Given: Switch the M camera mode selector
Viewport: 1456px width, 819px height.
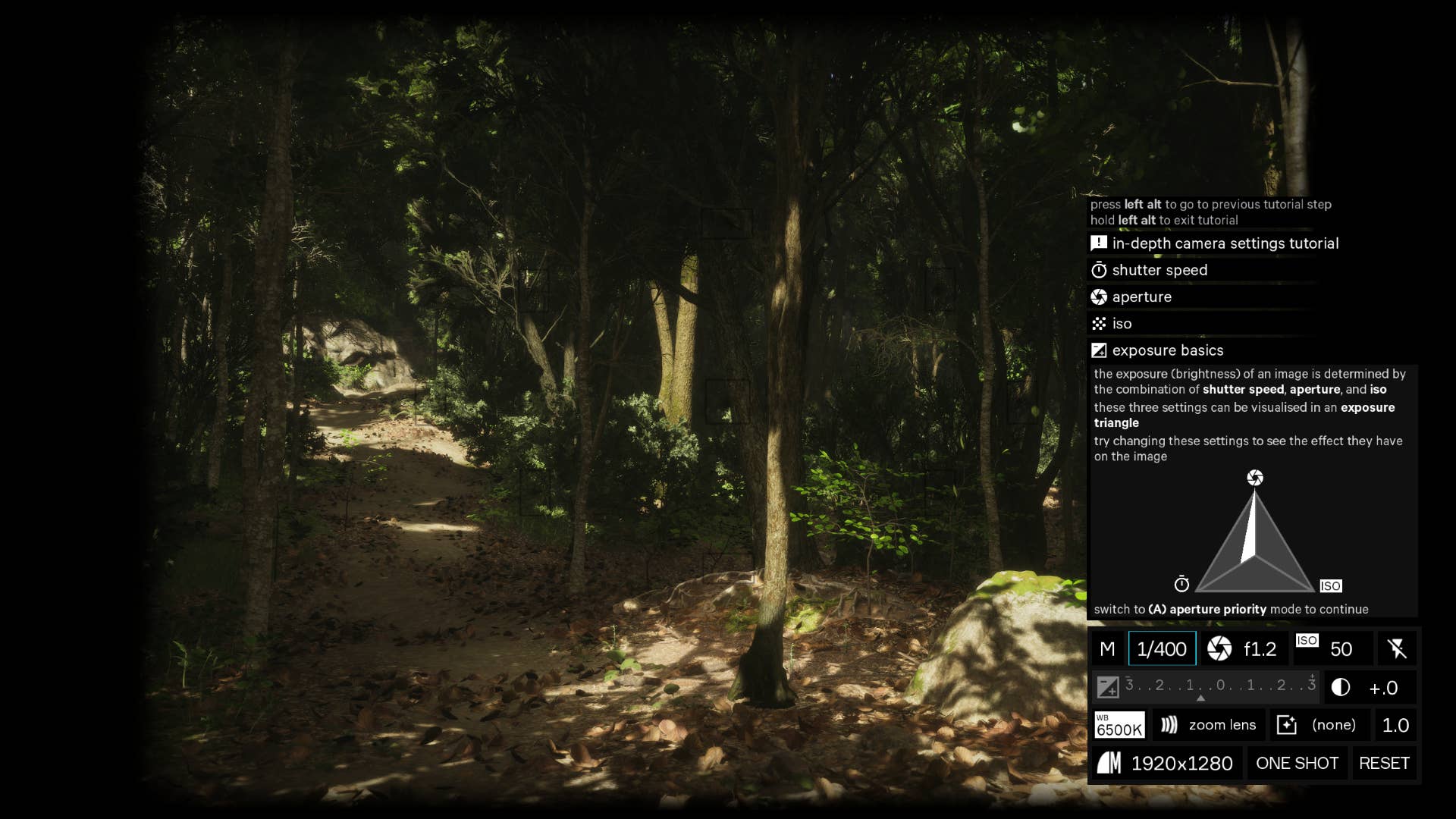Looking at the screenshot, I should (1107, 649).
